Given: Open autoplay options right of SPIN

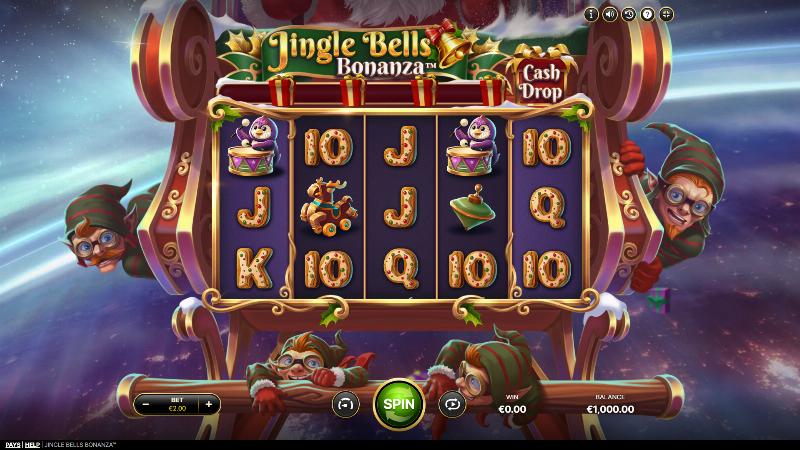Looking at the screenshot, I should (x=451, y=404).
